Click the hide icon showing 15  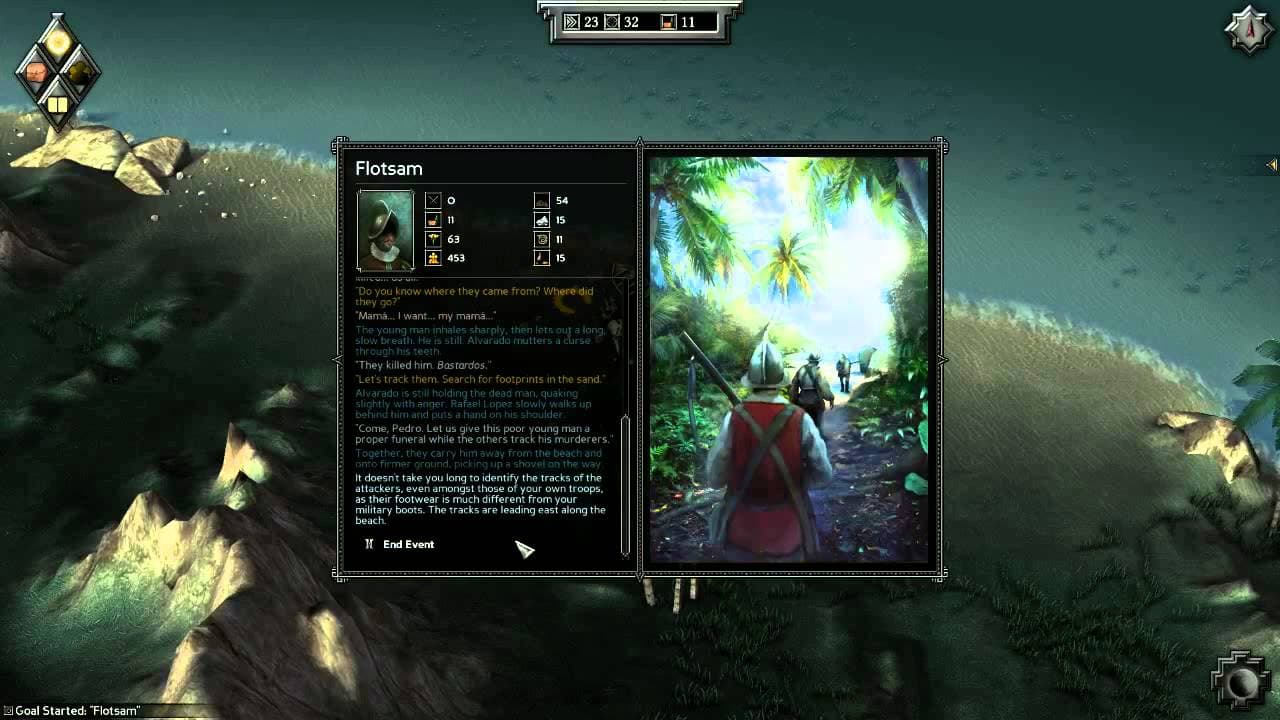coord(541,220)
